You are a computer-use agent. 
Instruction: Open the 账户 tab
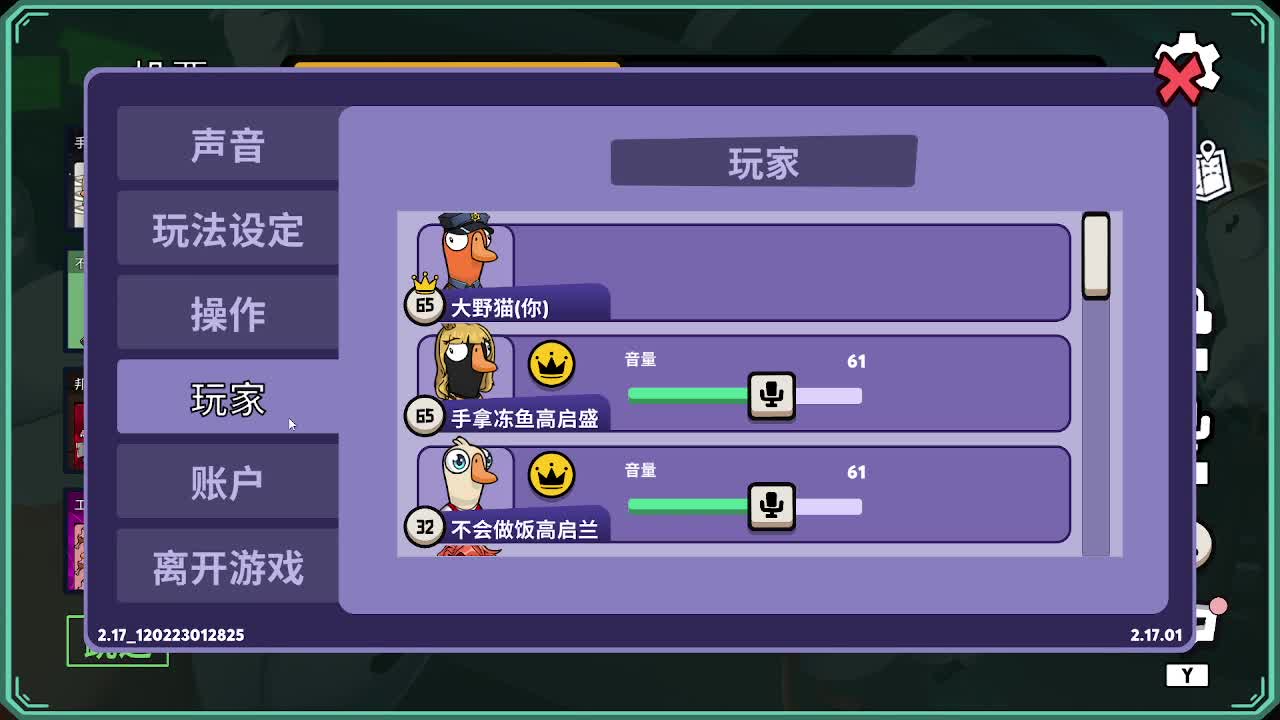click(x=228, y=481)
